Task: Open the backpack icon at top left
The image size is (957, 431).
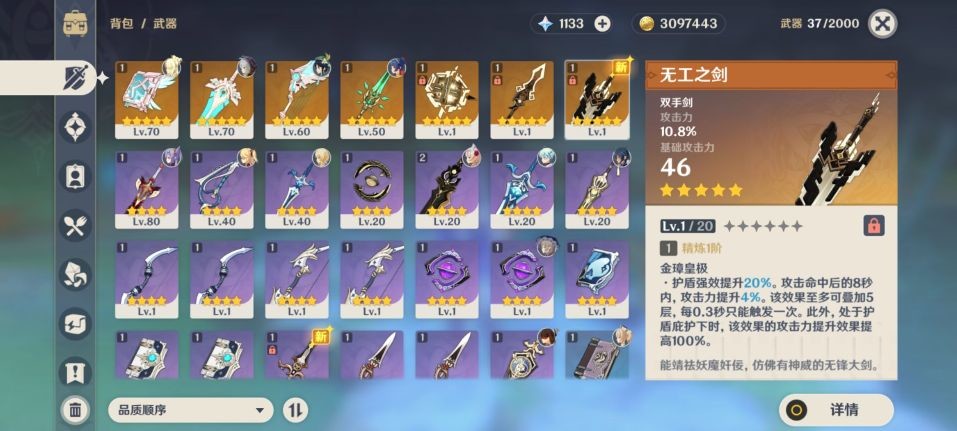Action: click(76, 24)
